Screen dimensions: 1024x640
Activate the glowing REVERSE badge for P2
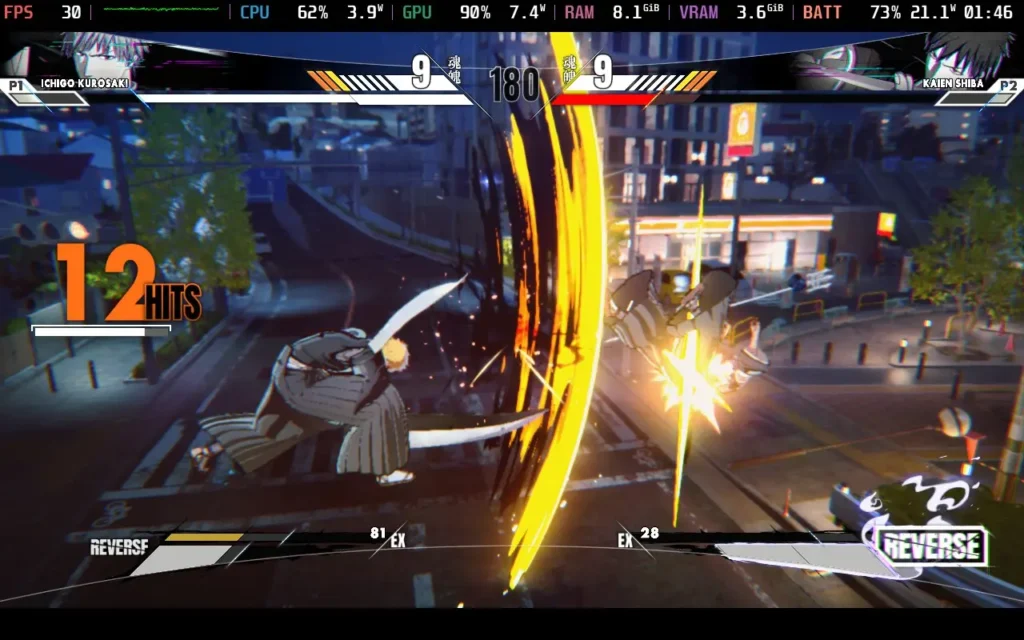(932, 547)
